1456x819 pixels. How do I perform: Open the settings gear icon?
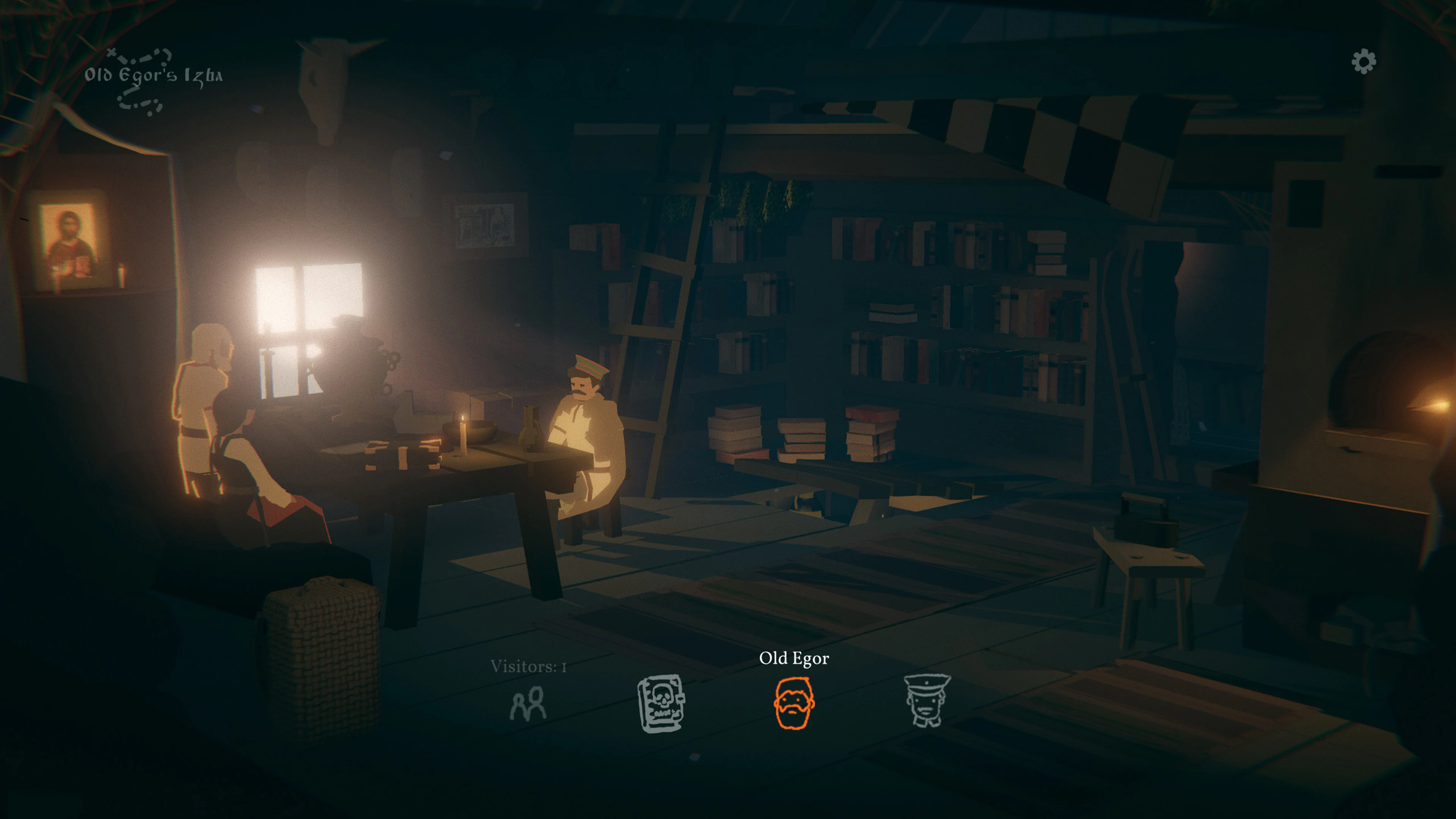pyautogui.click(x=1364, y=61)
